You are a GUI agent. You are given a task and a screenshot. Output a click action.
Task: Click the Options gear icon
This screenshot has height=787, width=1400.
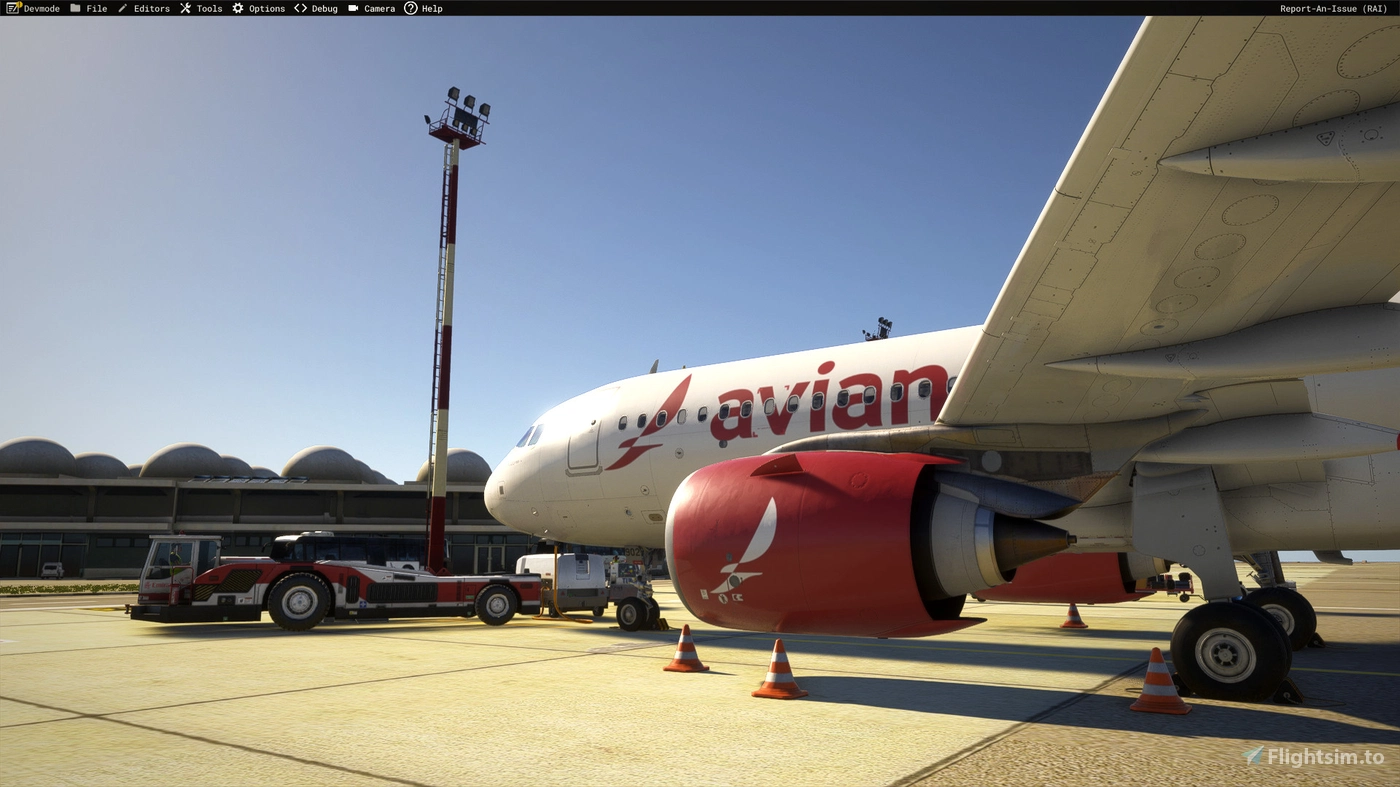click(x=236, y=8)
